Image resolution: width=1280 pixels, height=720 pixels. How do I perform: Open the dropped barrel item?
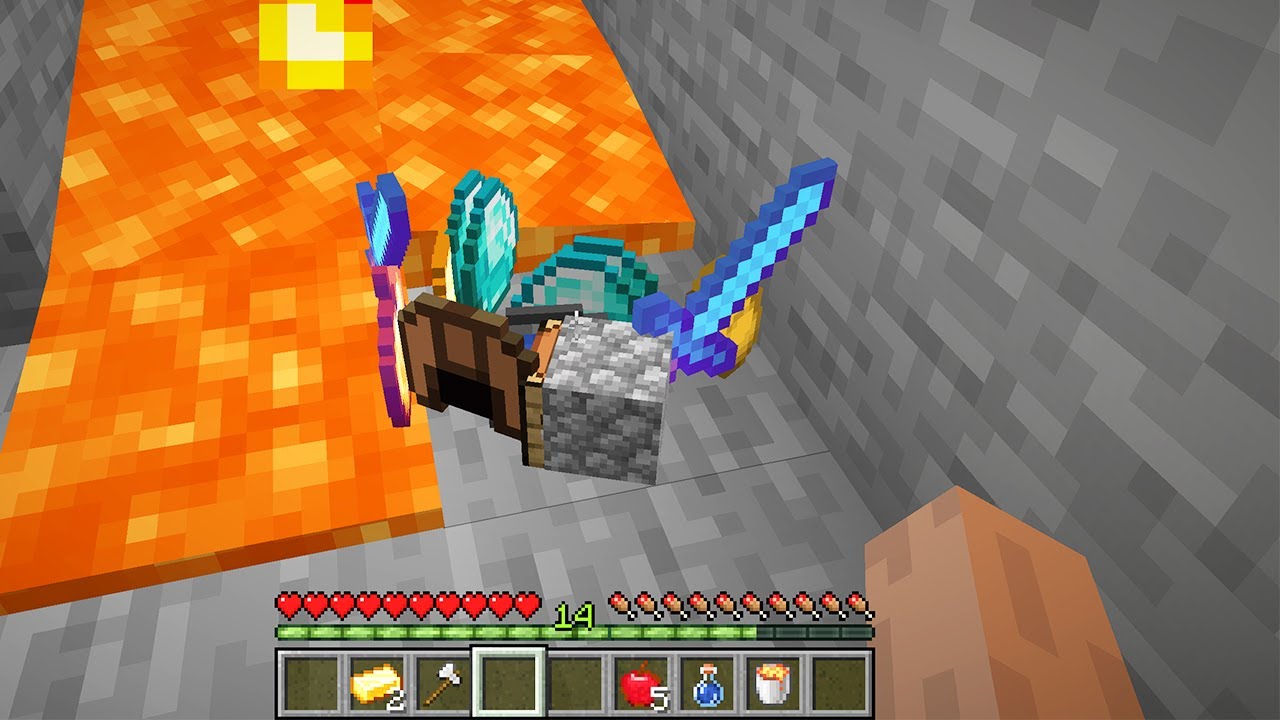(465, 360)
